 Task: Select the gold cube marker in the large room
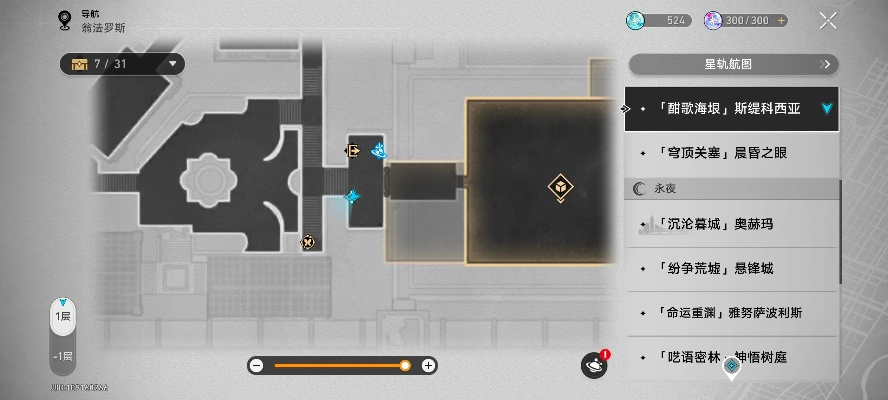[x=560, y=185]
